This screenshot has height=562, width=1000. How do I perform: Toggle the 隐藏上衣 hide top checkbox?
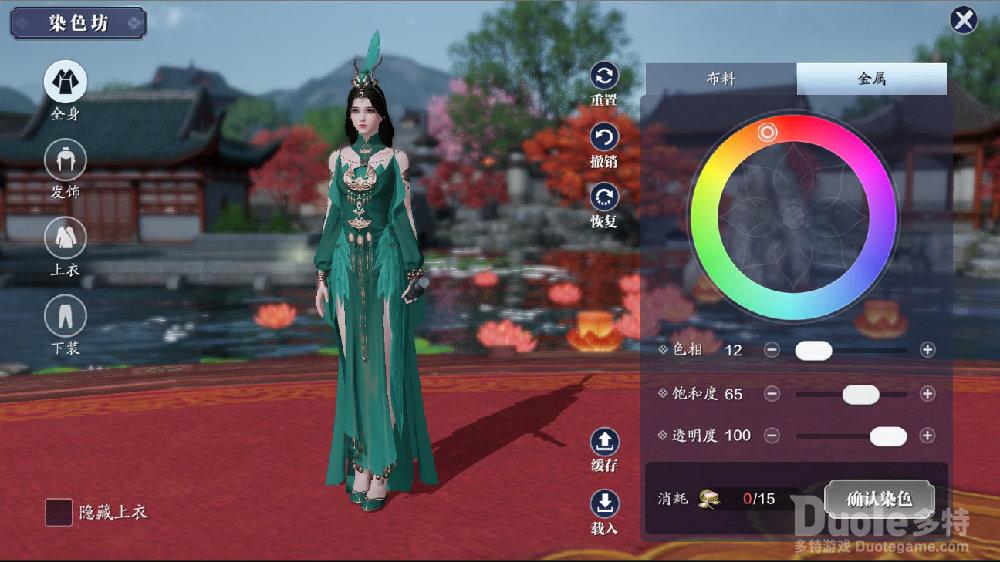(x=59, y=512)
